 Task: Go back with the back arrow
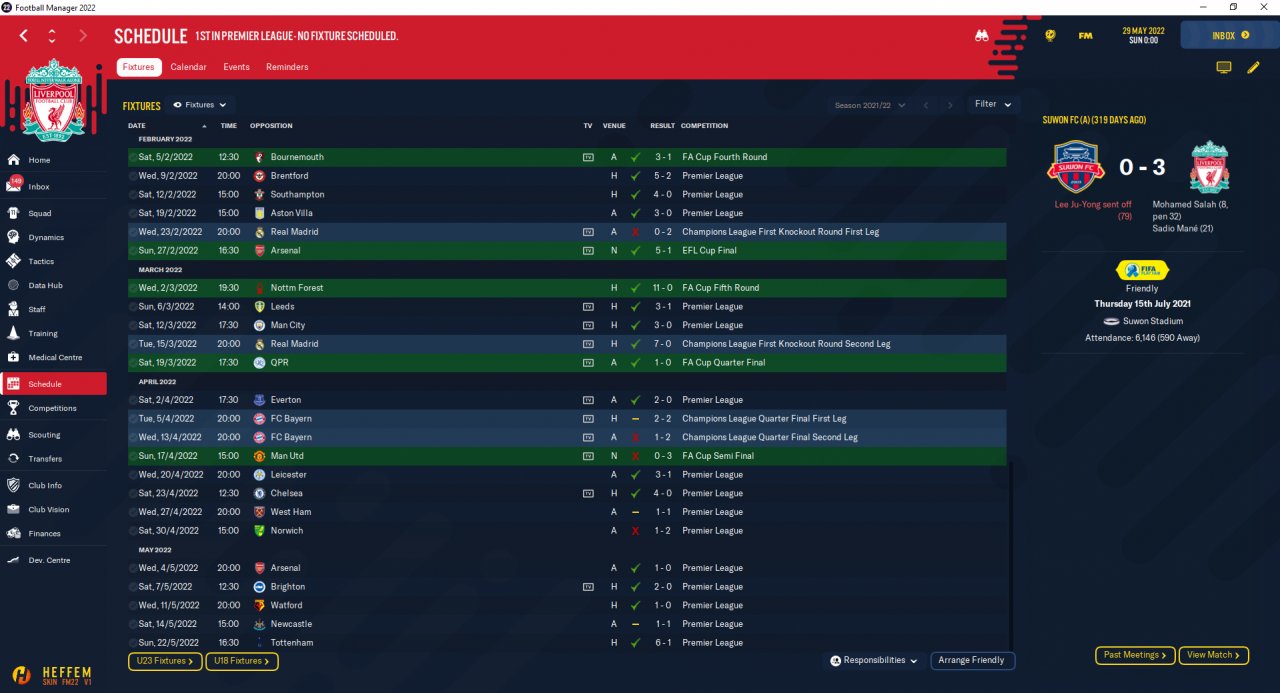pyautogui.click(x=24, y=35)
